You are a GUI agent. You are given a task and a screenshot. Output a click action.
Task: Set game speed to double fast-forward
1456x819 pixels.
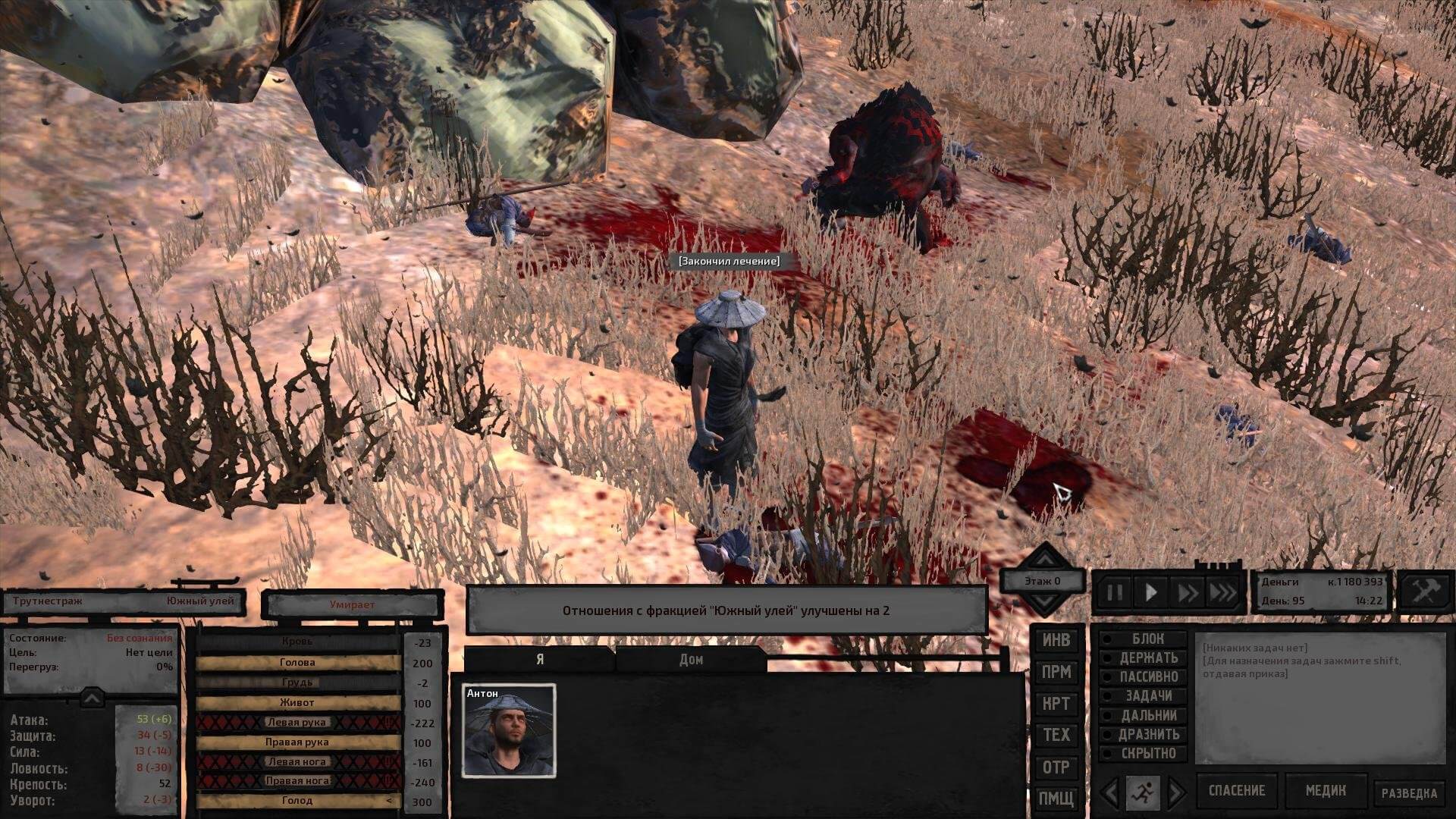click(1186, 592)
